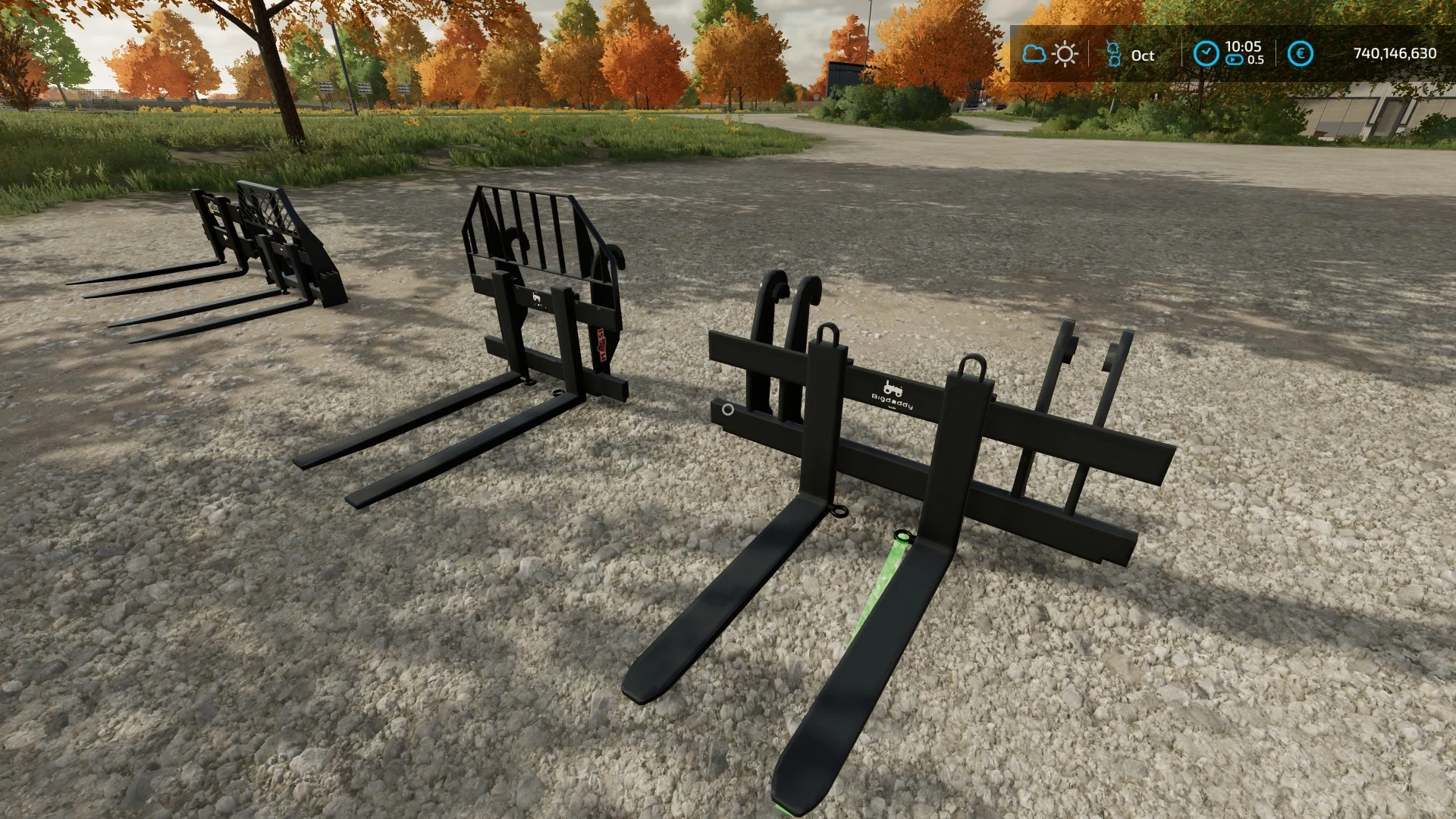Toggle the weather display between cloud and sun
Viewport: 1456px width, 819px height.
[1050, 53]
